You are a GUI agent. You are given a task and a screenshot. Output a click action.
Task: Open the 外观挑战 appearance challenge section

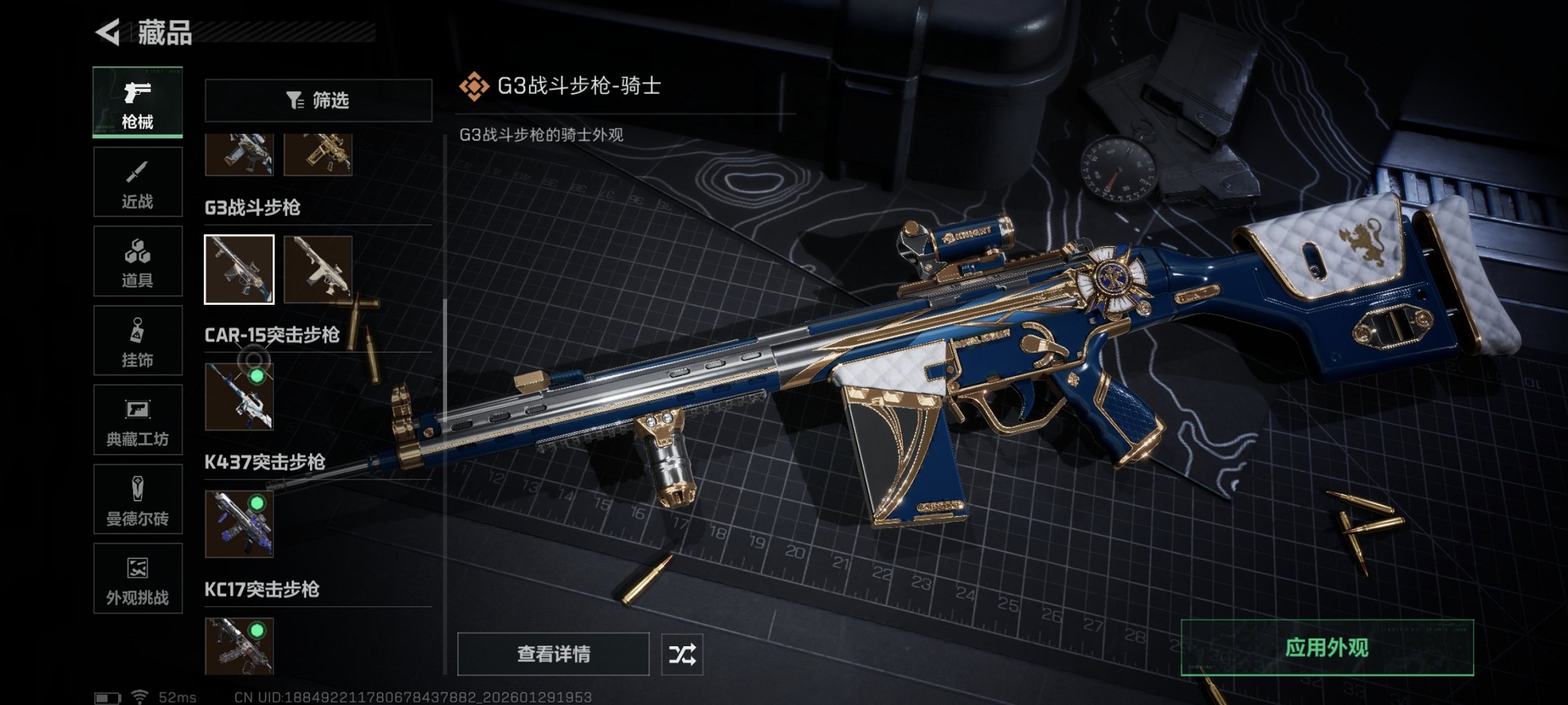tap(137, 579)
